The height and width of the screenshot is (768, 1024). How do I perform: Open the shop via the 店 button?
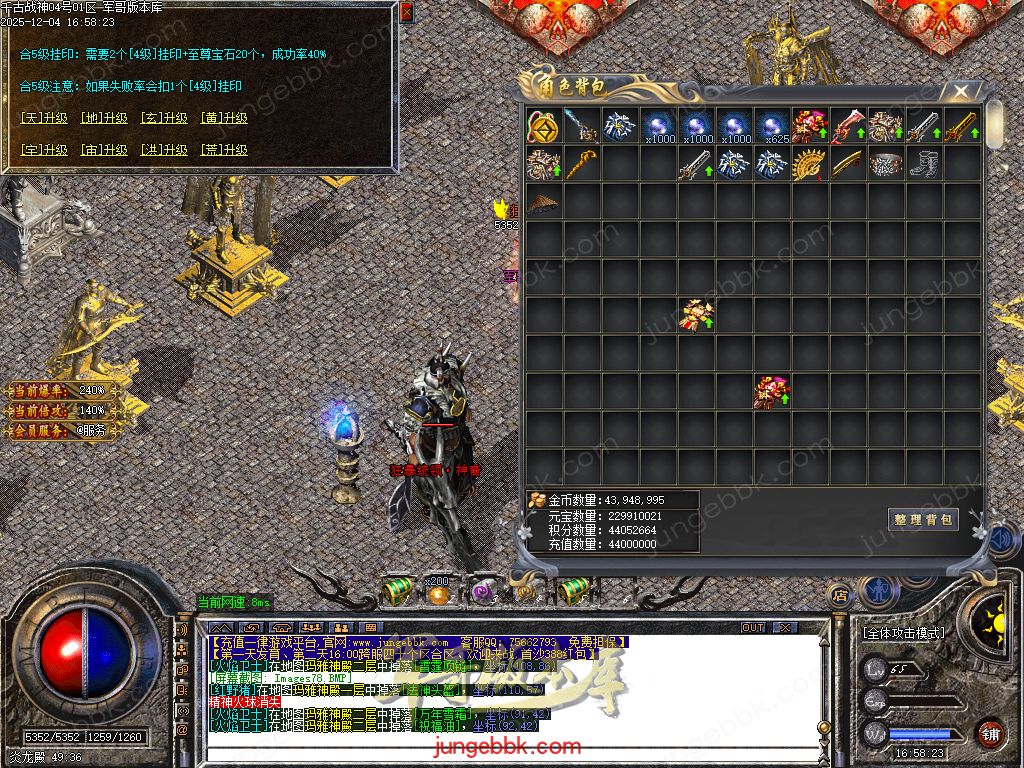pyautogui.click(x=840, y=596)
